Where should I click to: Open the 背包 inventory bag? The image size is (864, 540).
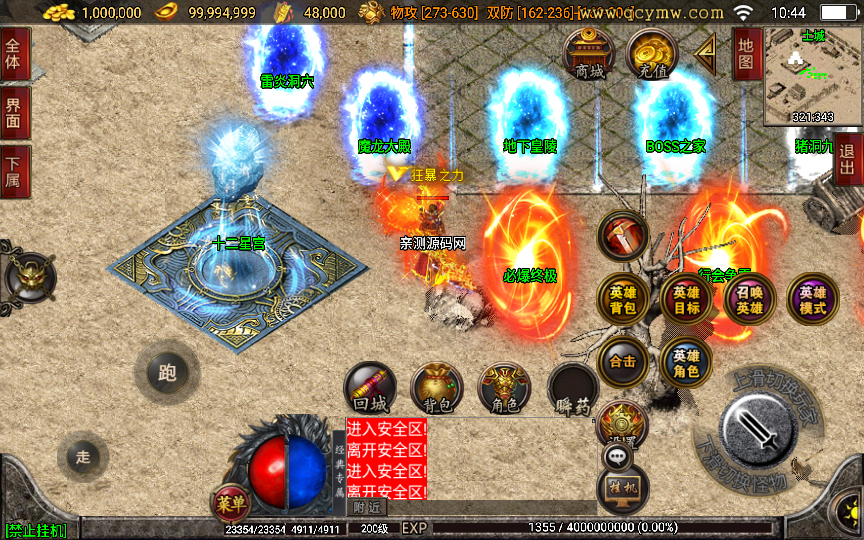click(437, 389)
